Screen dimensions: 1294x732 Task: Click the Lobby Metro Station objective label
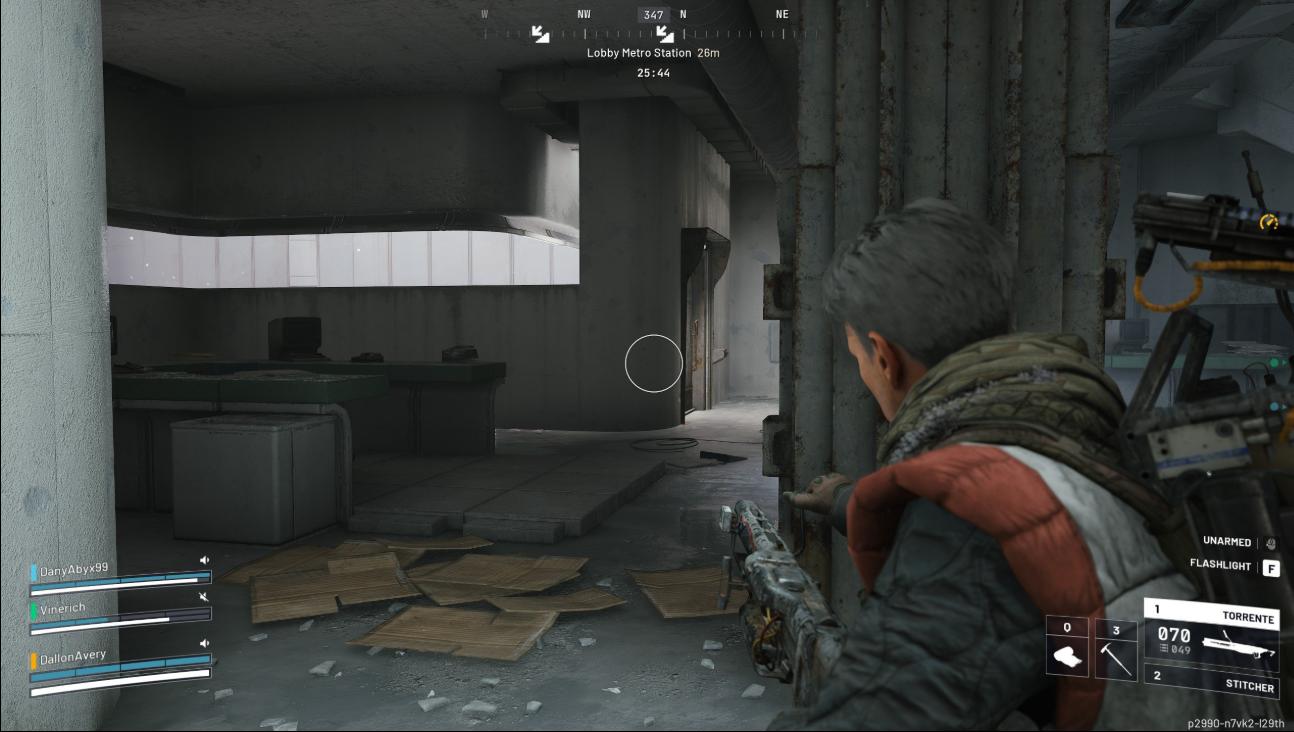click(652, 53)
